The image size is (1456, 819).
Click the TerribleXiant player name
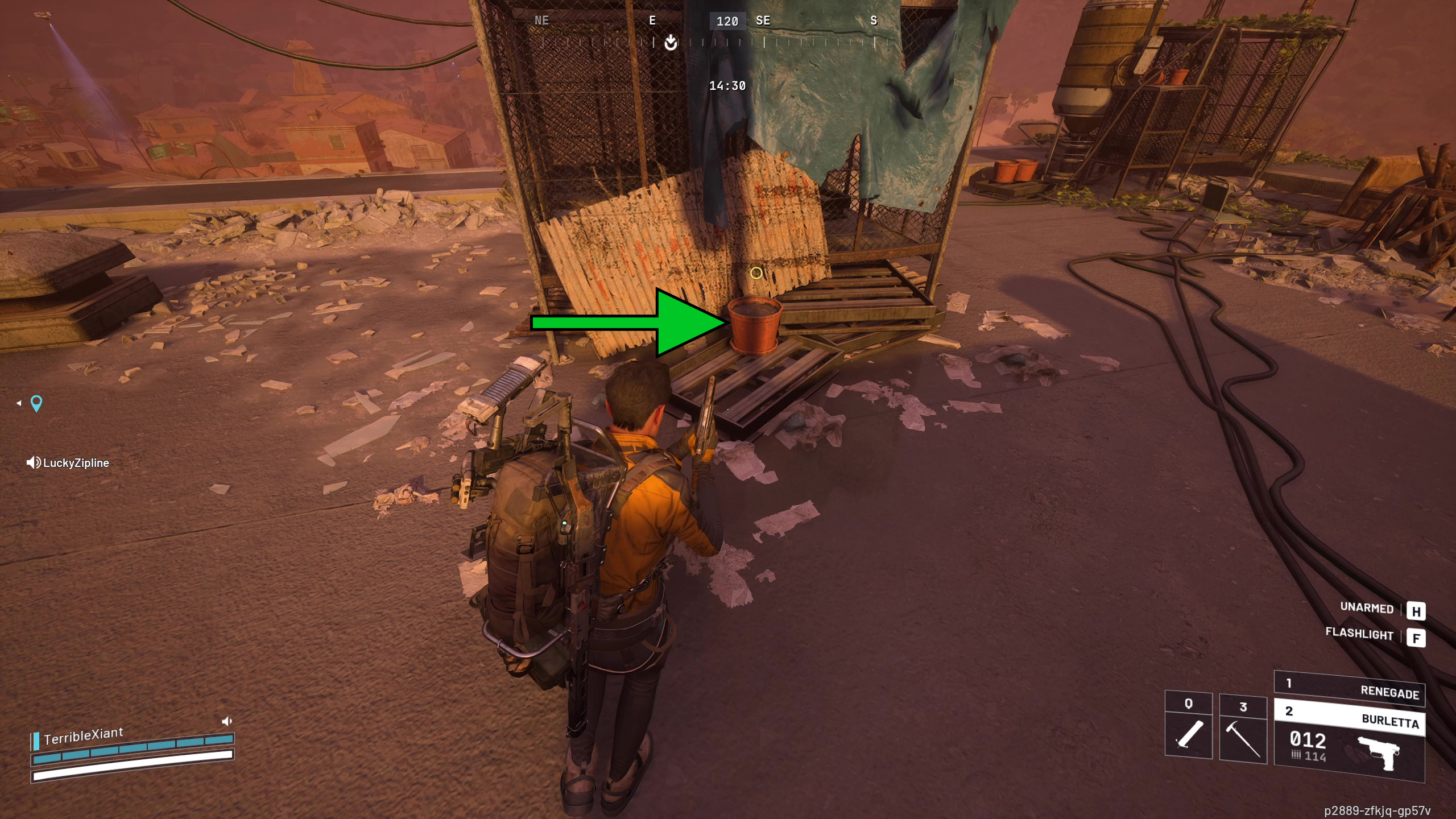click(x=83, y=736)
